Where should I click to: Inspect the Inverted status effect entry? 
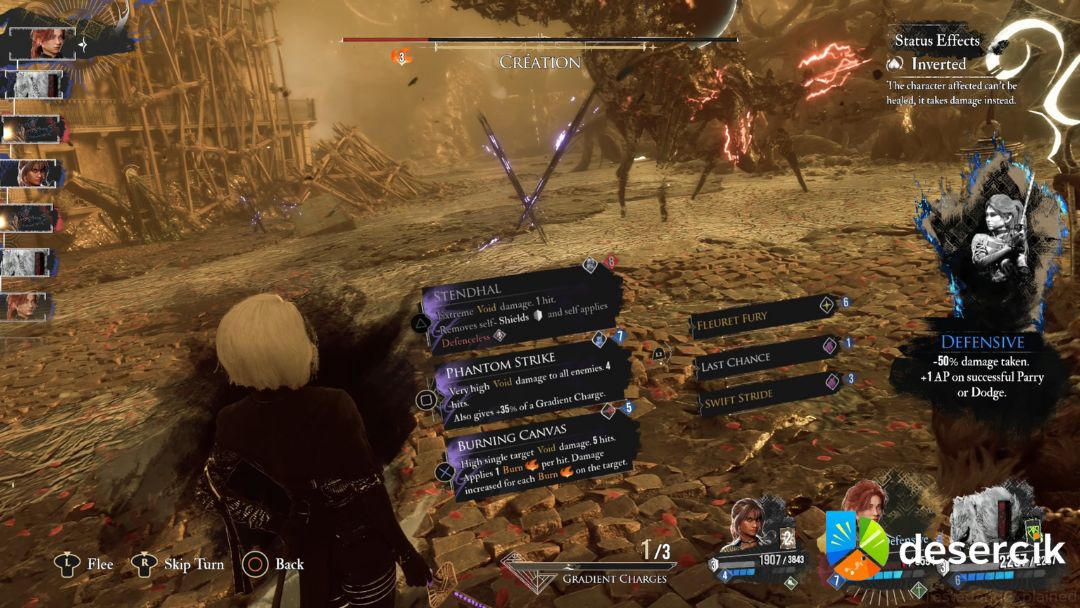[938, 63]
